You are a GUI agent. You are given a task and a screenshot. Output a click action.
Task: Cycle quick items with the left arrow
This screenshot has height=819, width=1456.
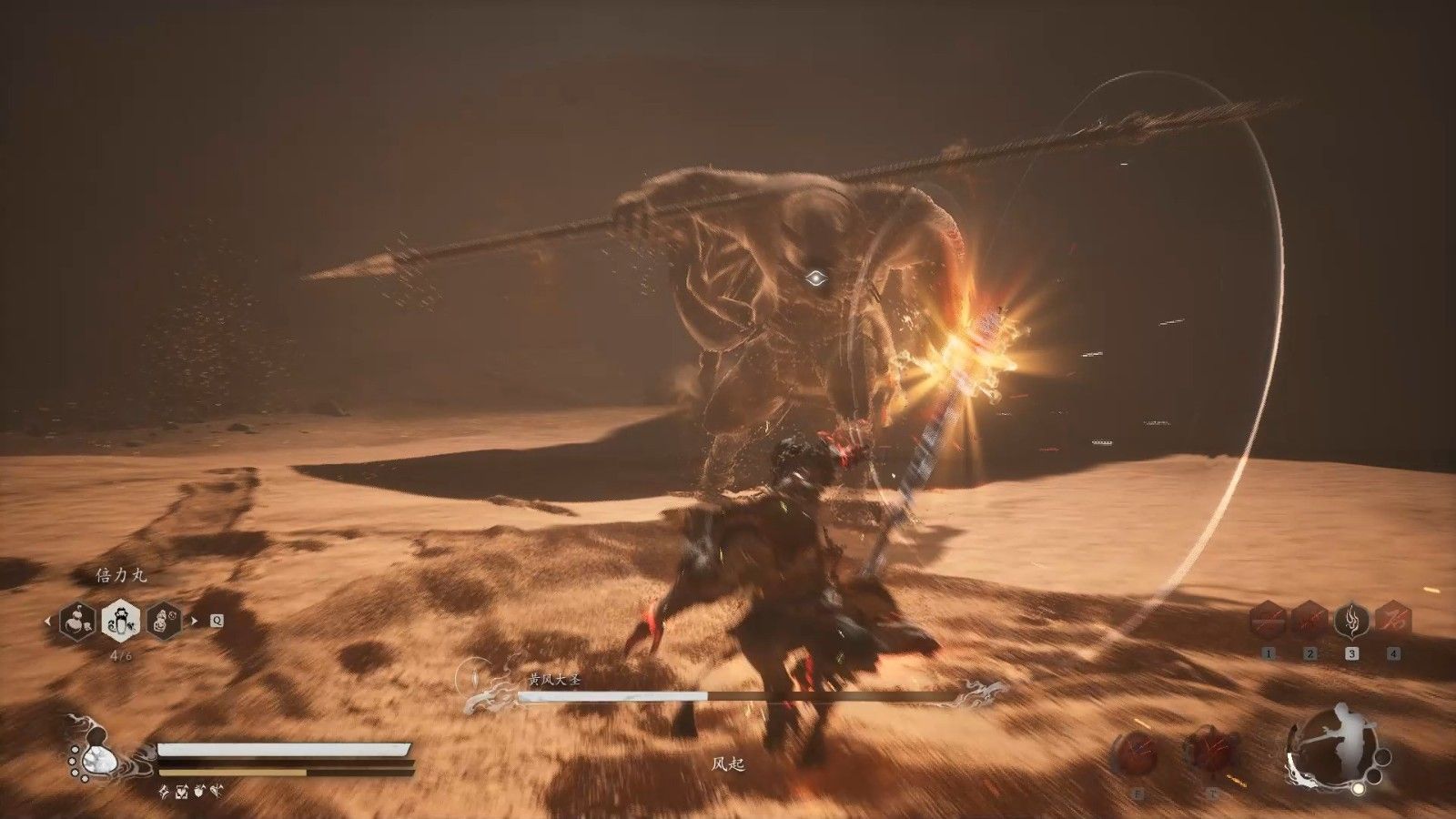48,622
